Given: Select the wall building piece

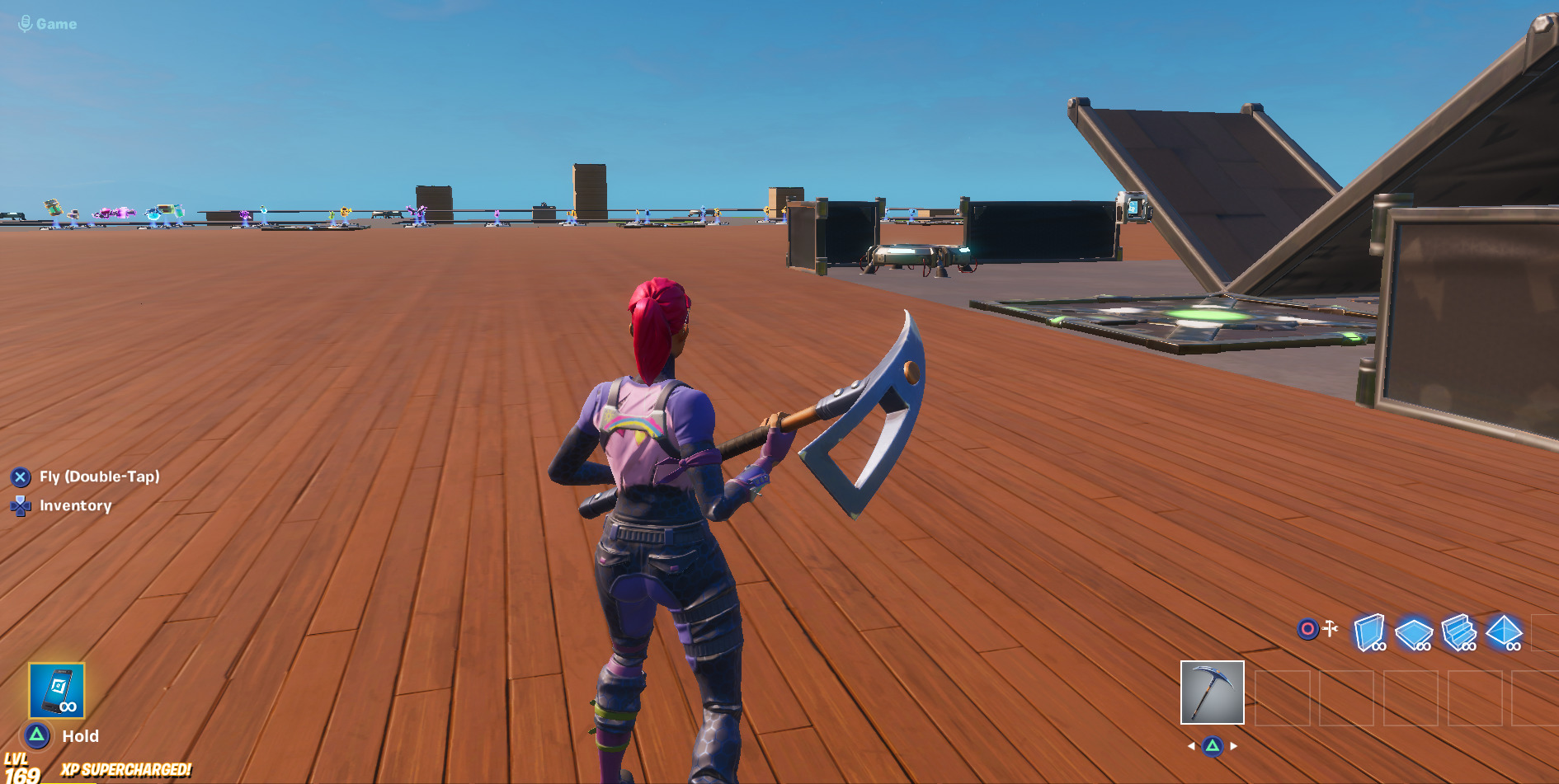Looking at the screenshot, I should pos(1369,632).
